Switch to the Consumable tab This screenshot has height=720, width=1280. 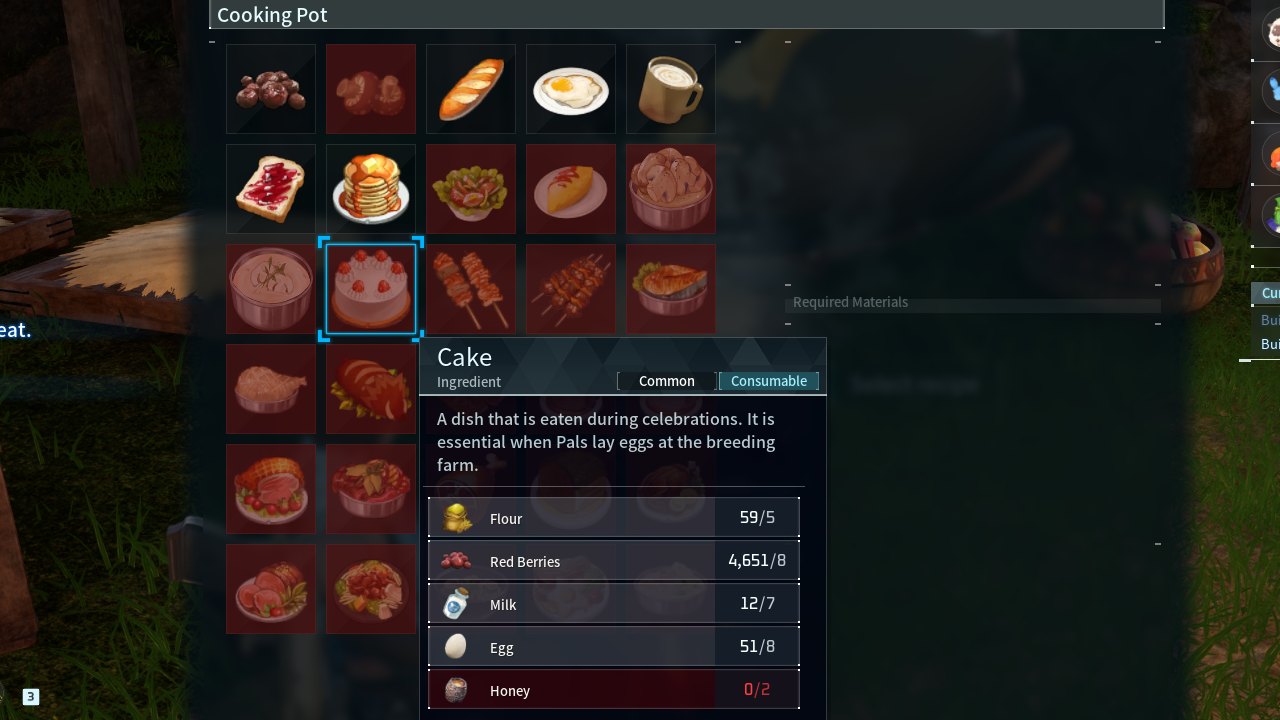pyautogui.click(x=769, y=381)
